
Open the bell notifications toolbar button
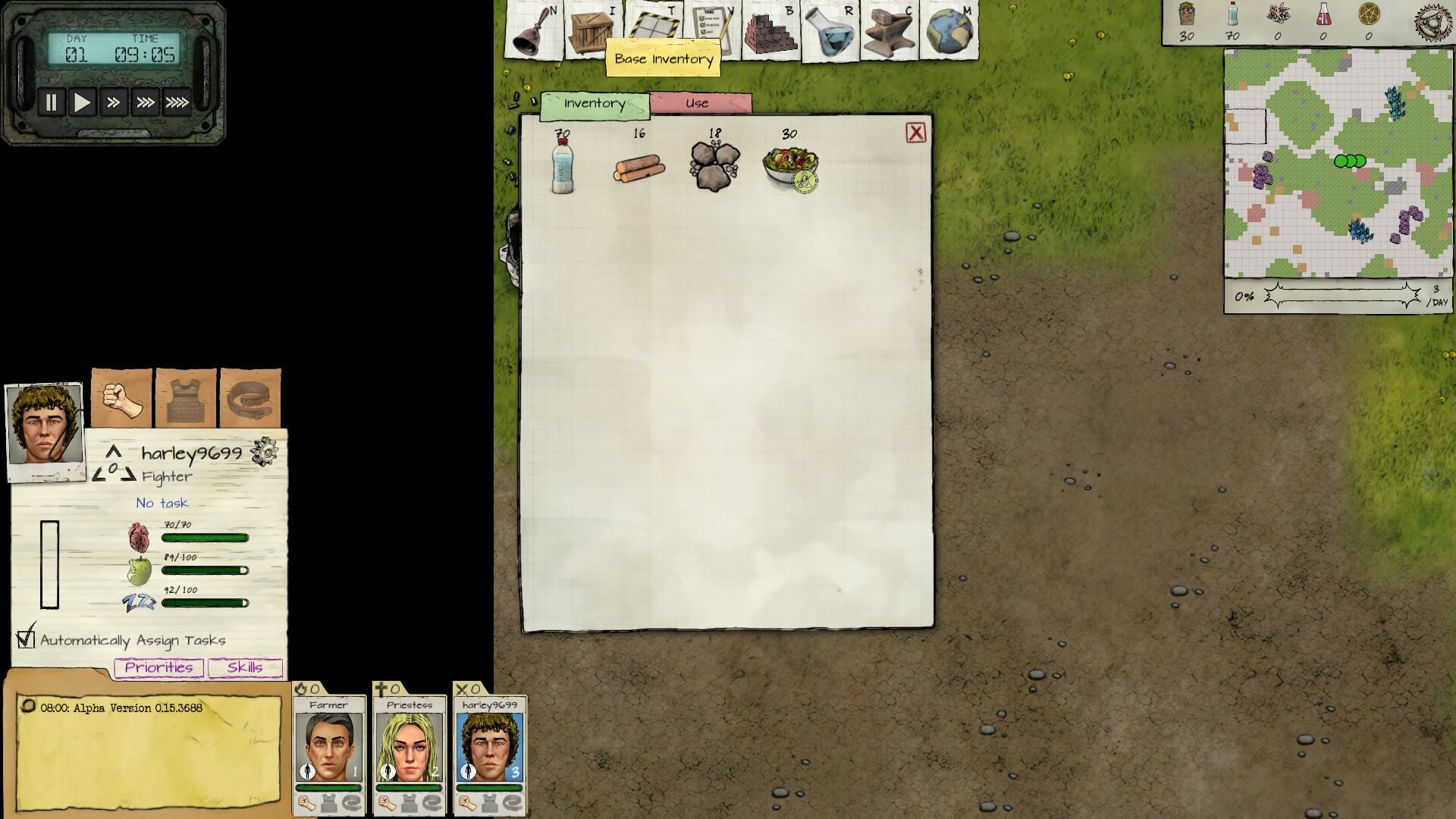click(x=534, y=30)
